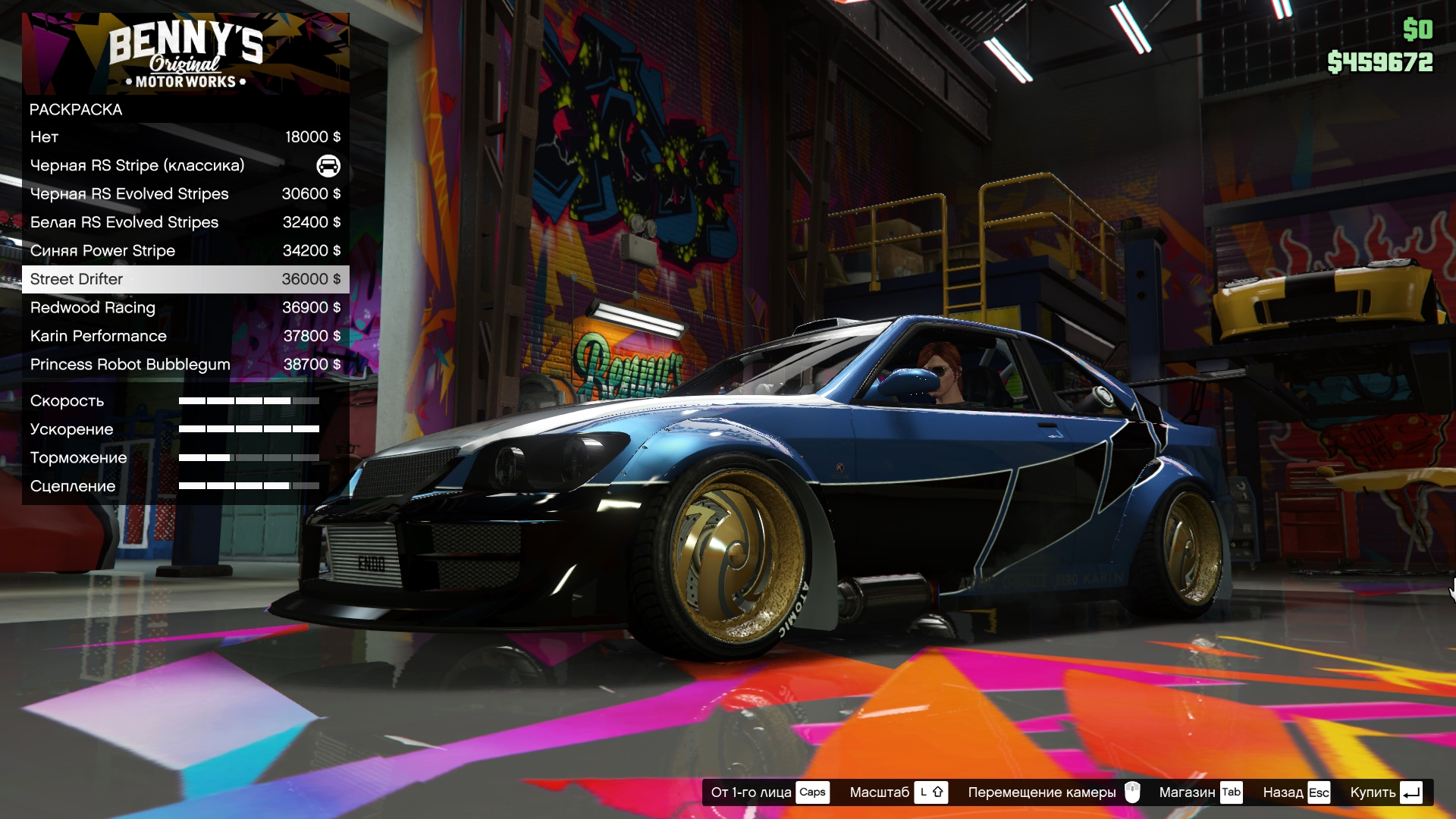This screenshot has height=819, width=1456.
Task: Select Черная RS Evolved Stripes livery
Action: click(x=185, y=194)
